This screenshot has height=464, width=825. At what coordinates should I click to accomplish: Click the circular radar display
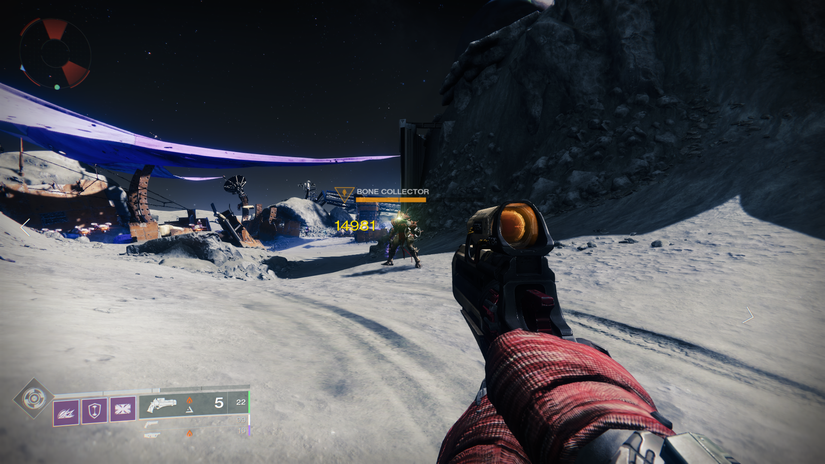tap(55, 53)
